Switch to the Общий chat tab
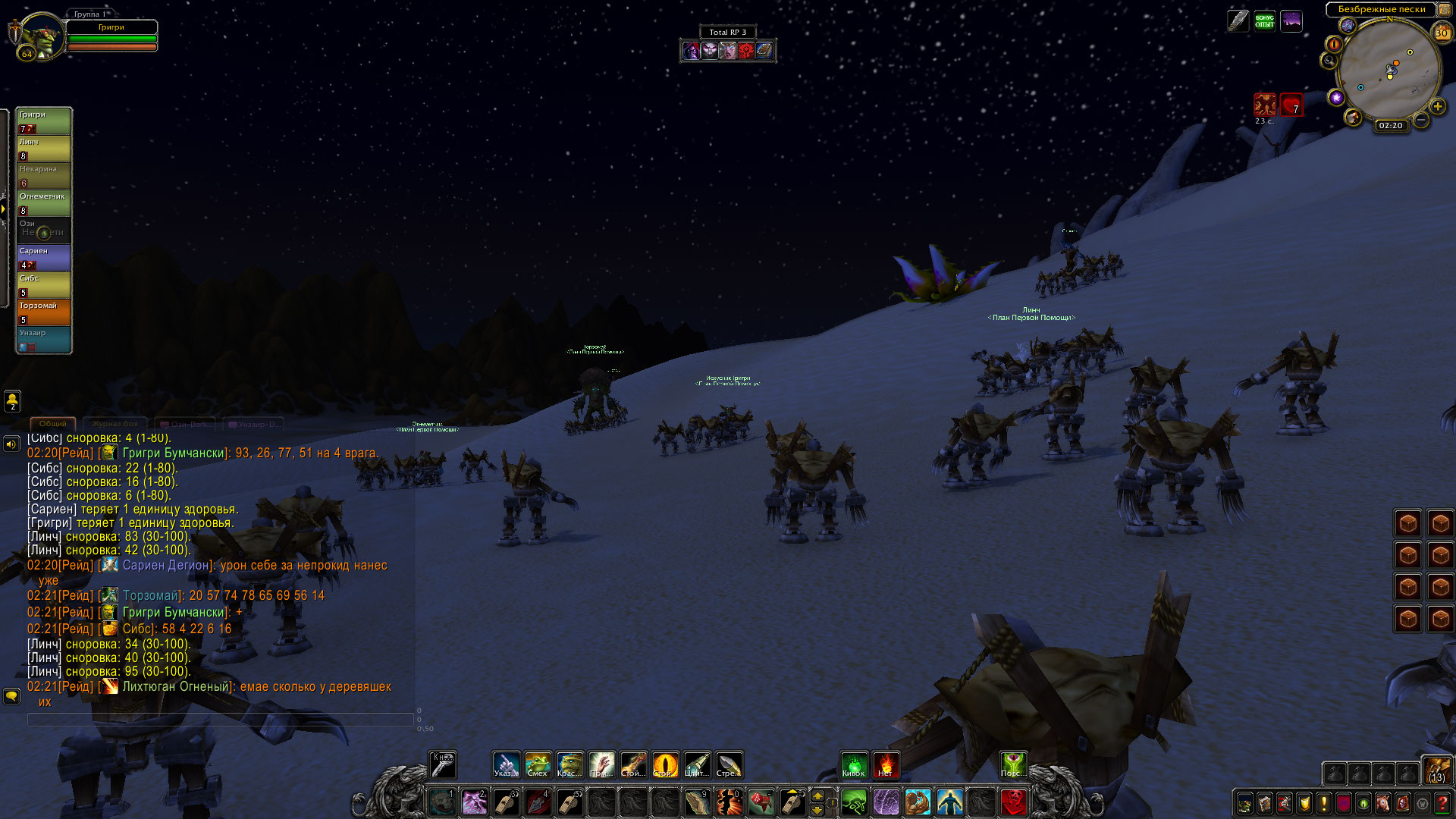 pyautogui.click(x=53, y=424)
